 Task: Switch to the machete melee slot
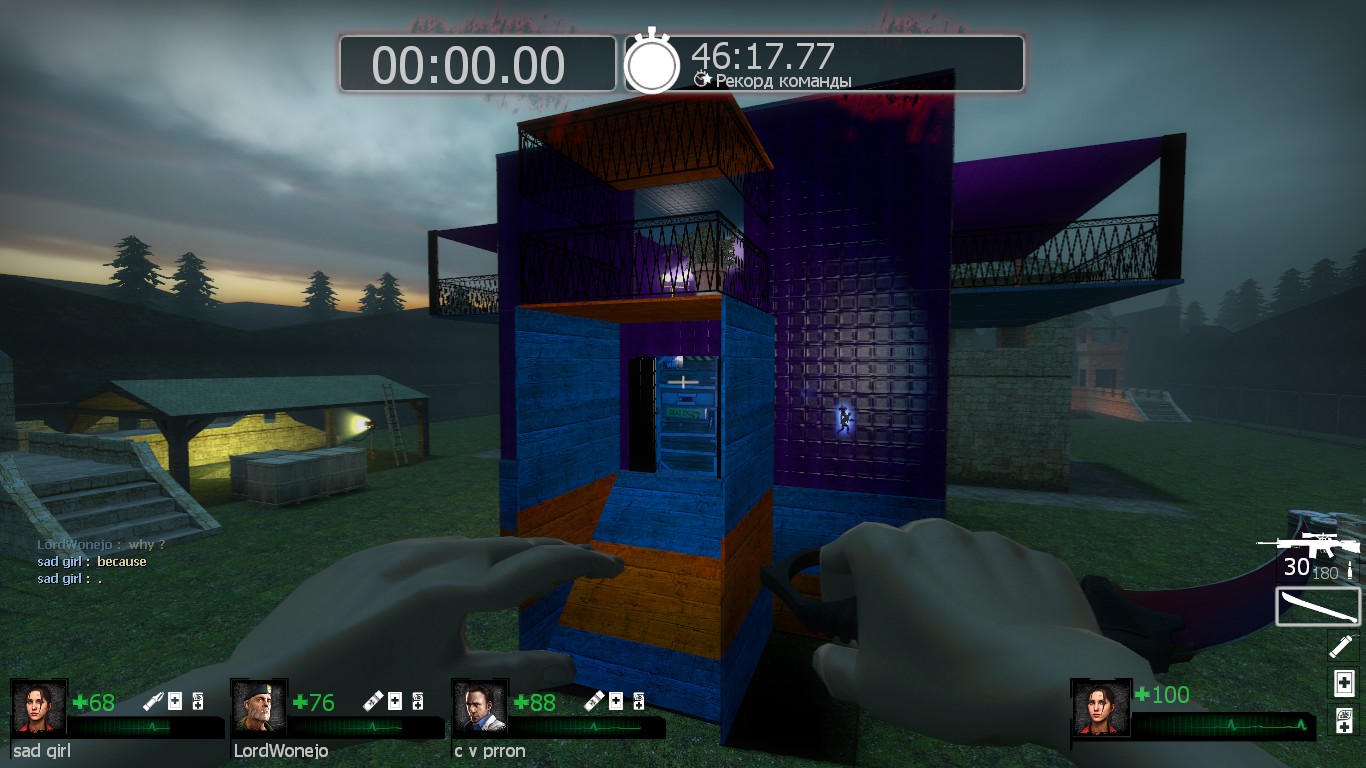[x=1318, y=606]
